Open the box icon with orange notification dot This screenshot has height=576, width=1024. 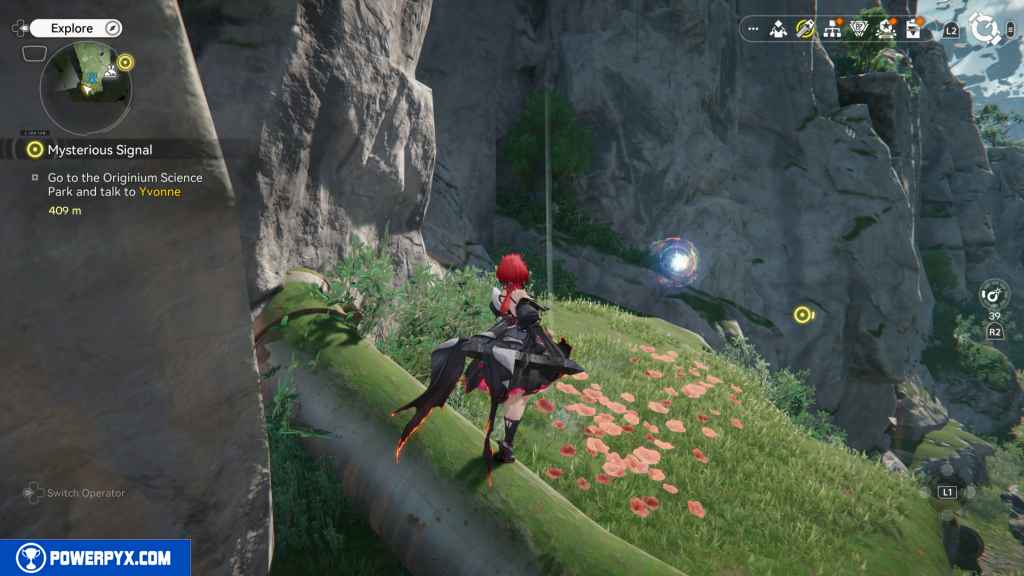coord(913,29)
